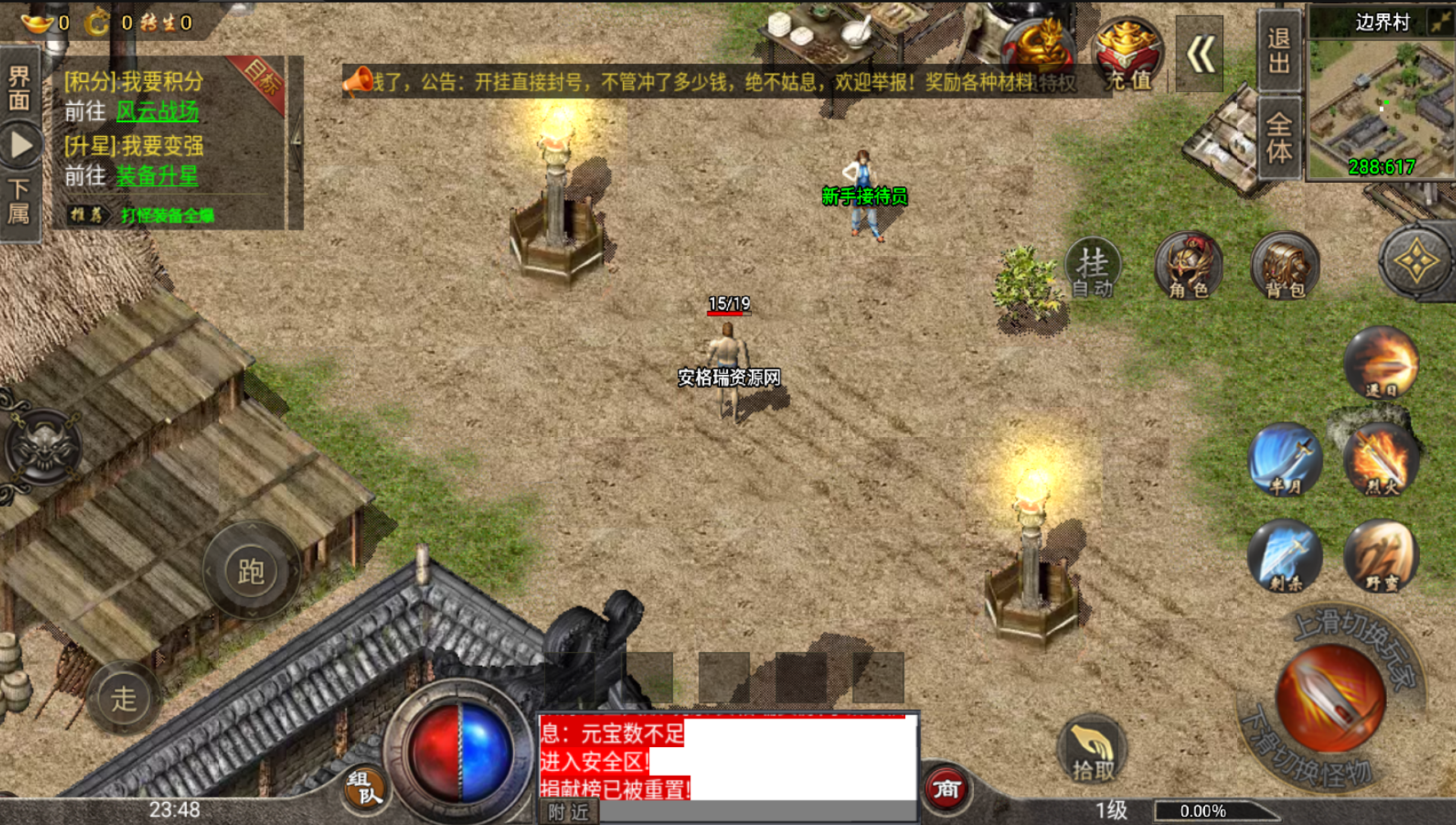Activate the 烈火 fire sword skill

coord(1381,459)
